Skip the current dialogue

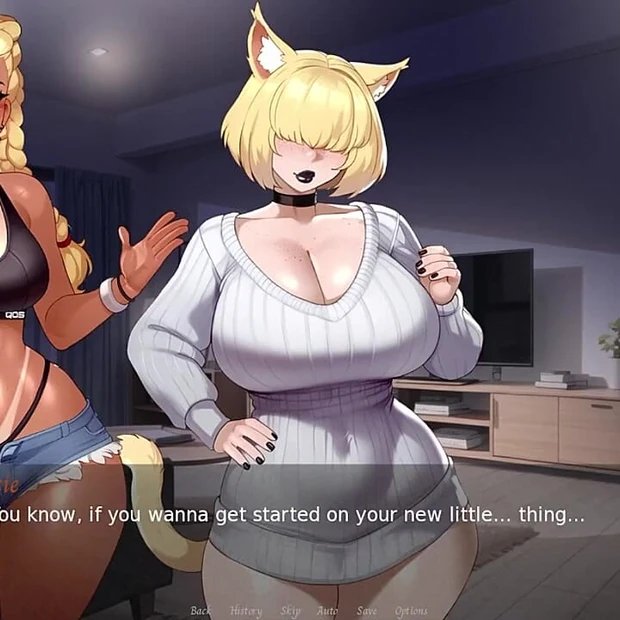(x=291, y=611)
